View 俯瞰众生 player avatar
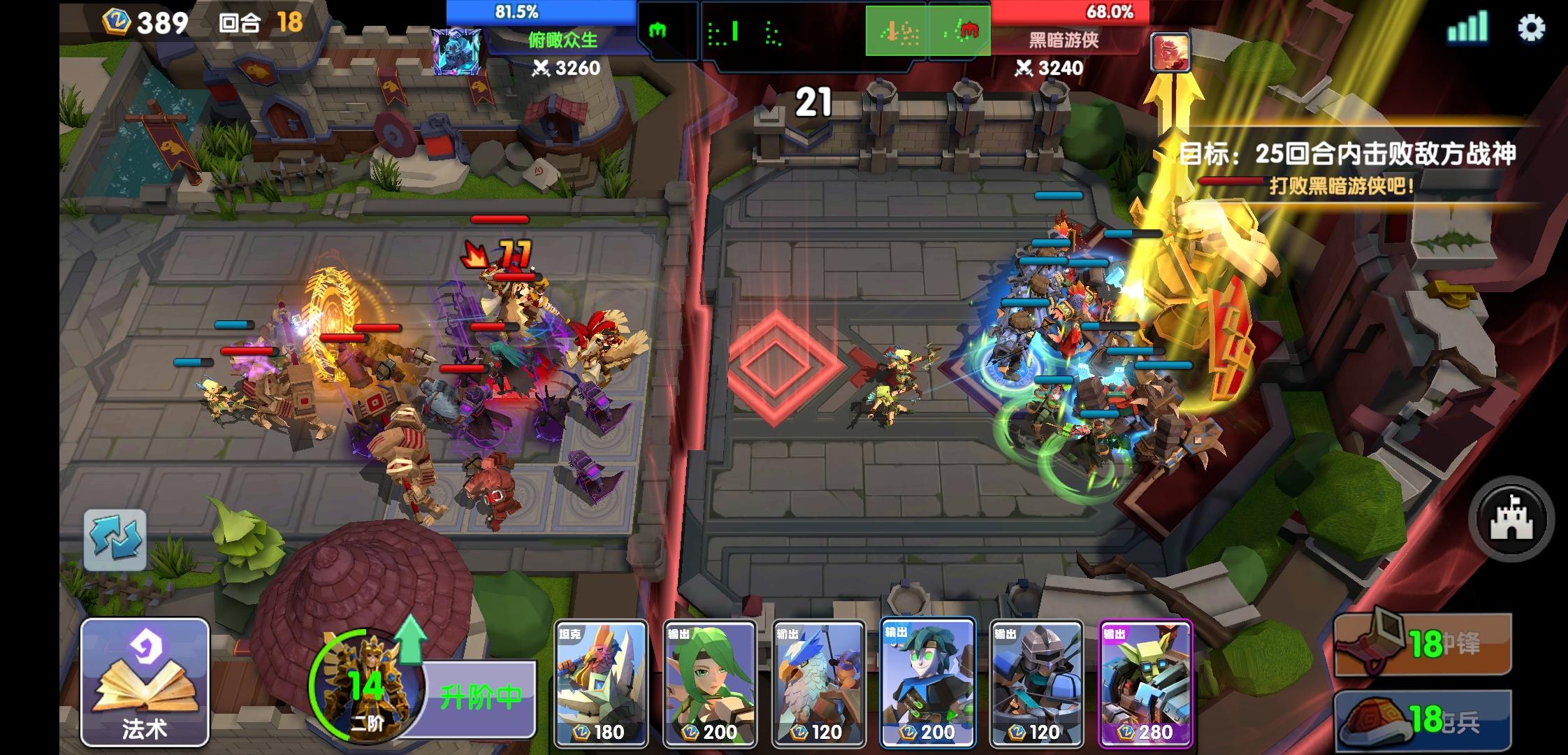The width and height of the screenshot is (1568, 755). click(x=457, y=52)
